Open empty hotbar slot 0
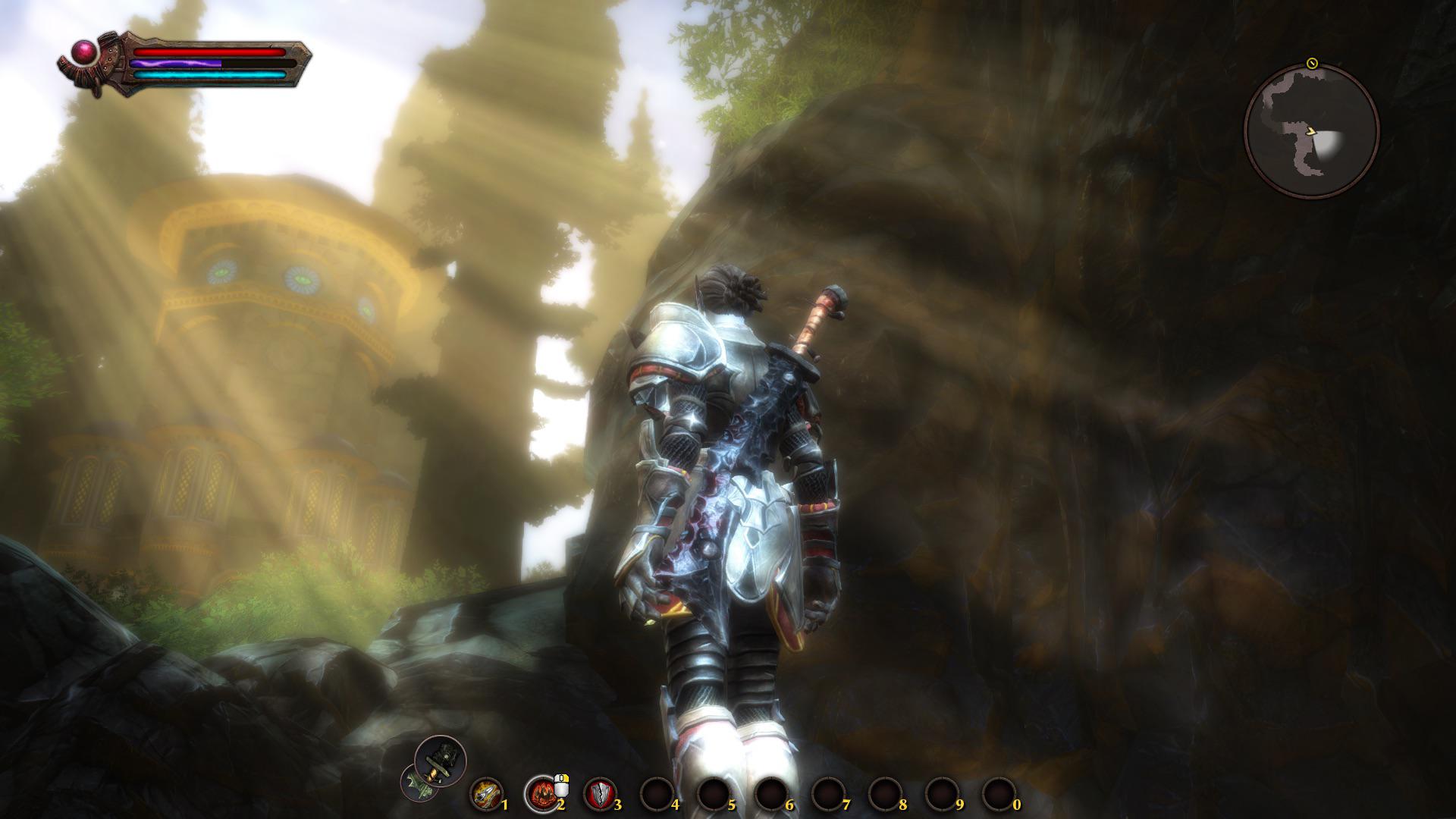Image resolution: width=1456 pixels, height=819 pixels. pos(999,792)
